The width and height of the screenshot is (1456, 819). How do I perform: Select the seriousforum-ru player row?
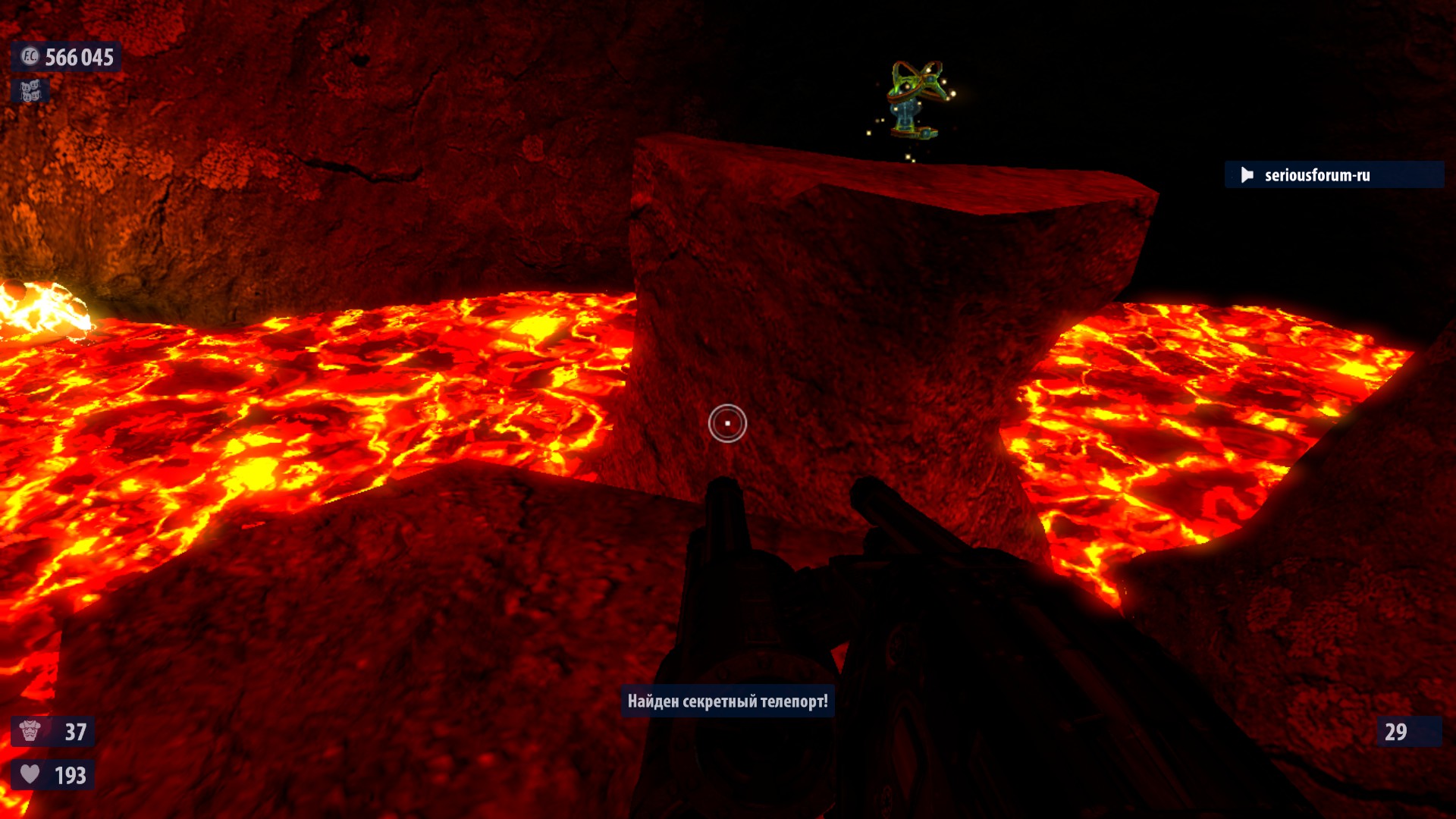click(1332, 175)
